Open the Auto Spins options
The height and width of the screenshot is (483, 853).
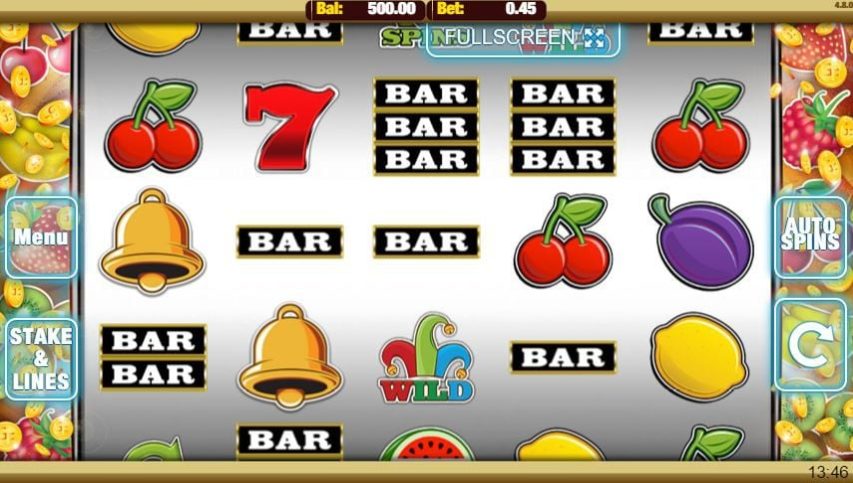point(810,237)
